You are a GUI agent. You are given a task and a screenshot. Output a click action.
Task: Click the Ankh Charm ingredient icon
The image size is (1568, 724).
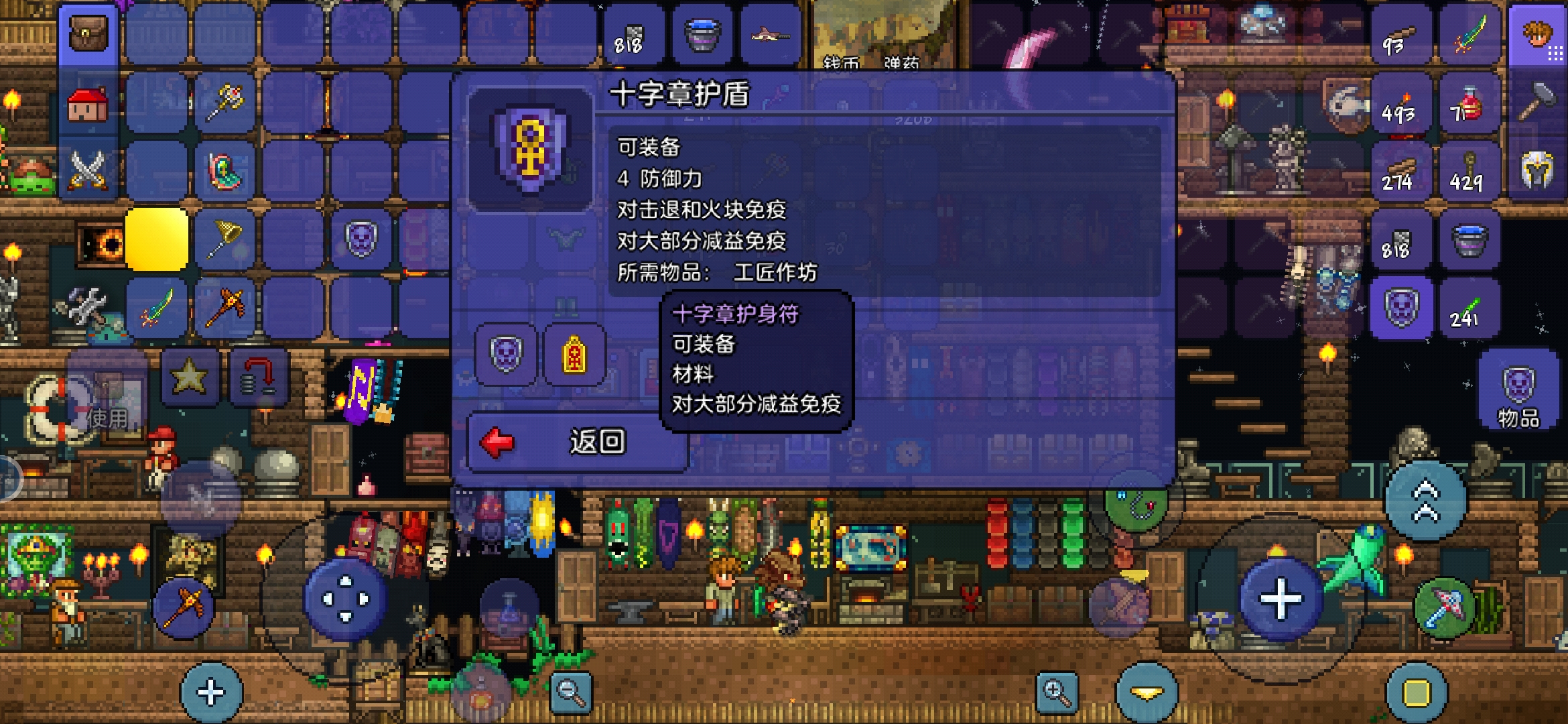coord(573,354)
